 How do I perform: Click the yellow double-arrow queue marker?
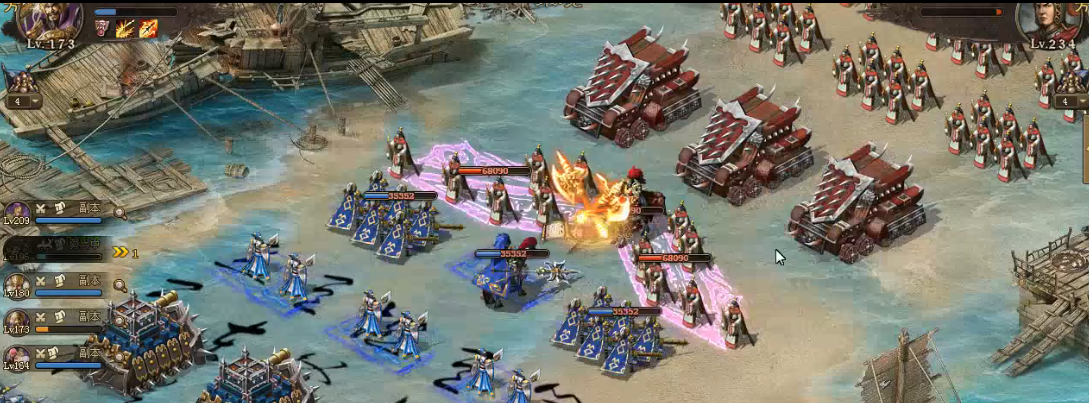[x=120, y=253]
